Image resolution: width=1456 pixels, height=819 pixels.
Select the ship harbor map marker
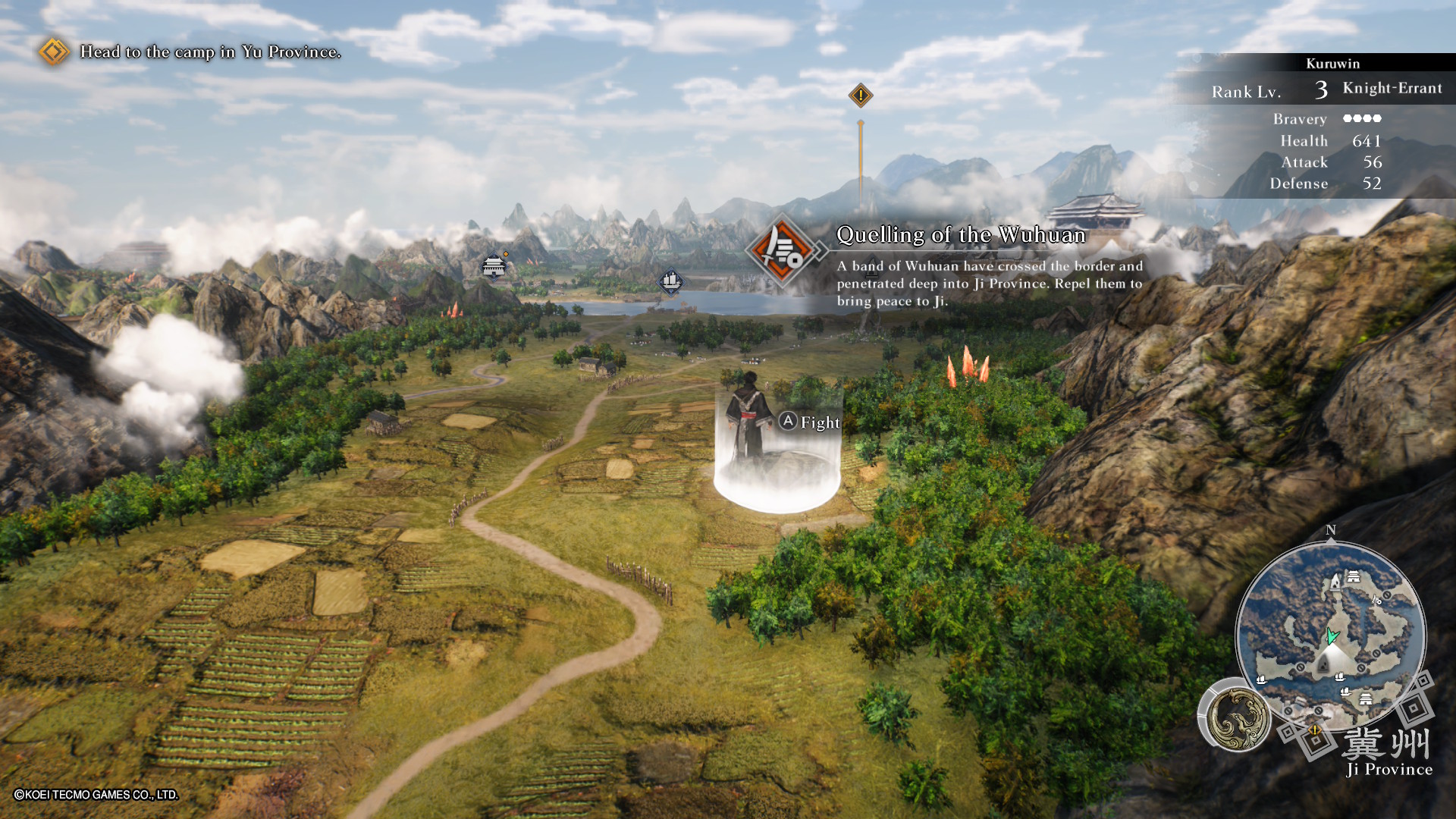tap(670, 281)
